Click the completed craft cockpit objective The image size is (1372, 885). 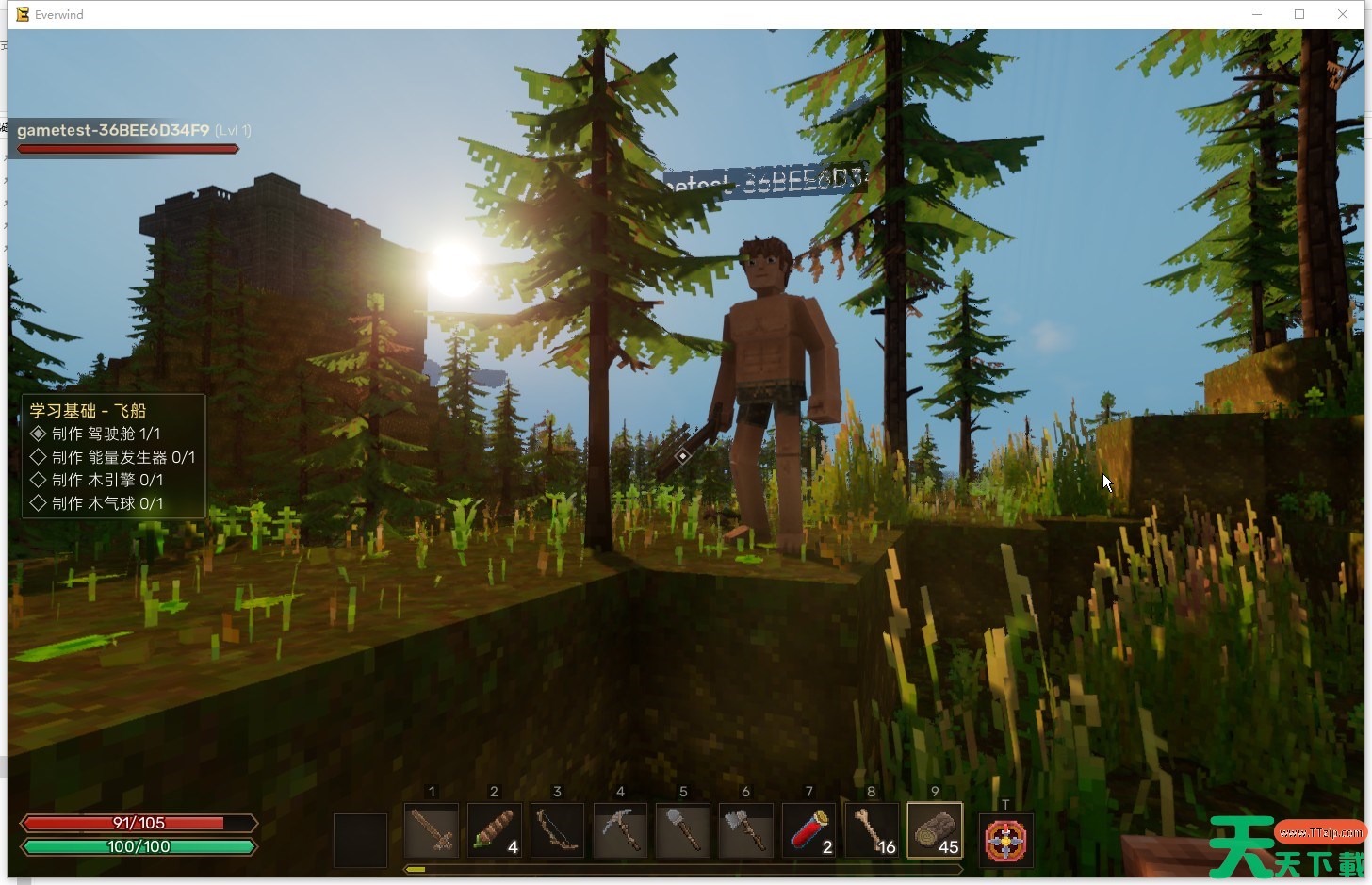(x=106, y=434)
